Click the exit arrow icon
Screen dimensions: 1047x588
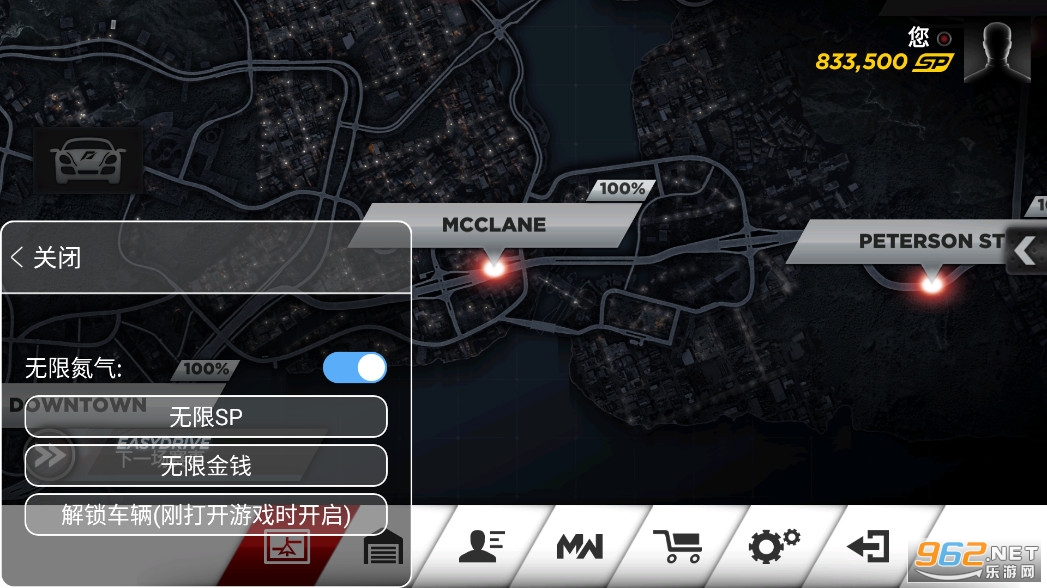pyautogui.click(x=867, y=546)
